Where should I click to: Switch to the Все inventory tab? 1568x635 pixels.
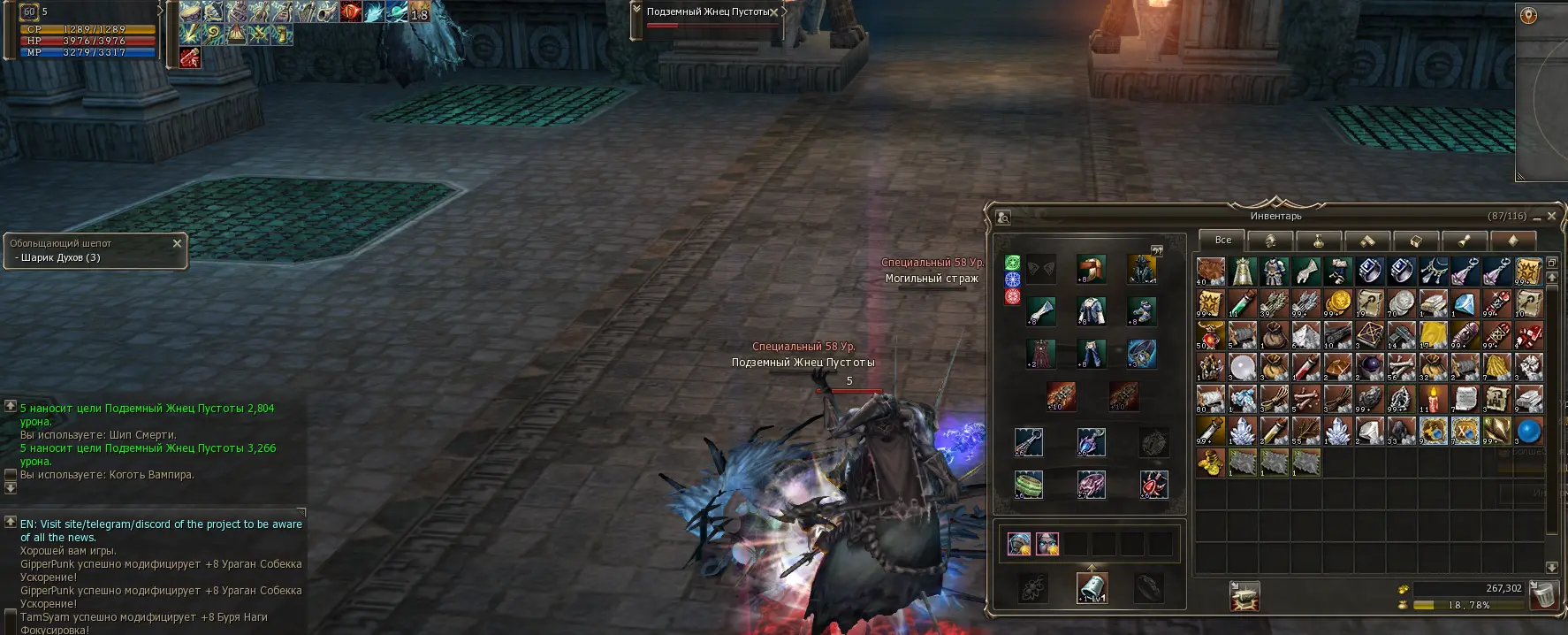(x=1222, y=240)
